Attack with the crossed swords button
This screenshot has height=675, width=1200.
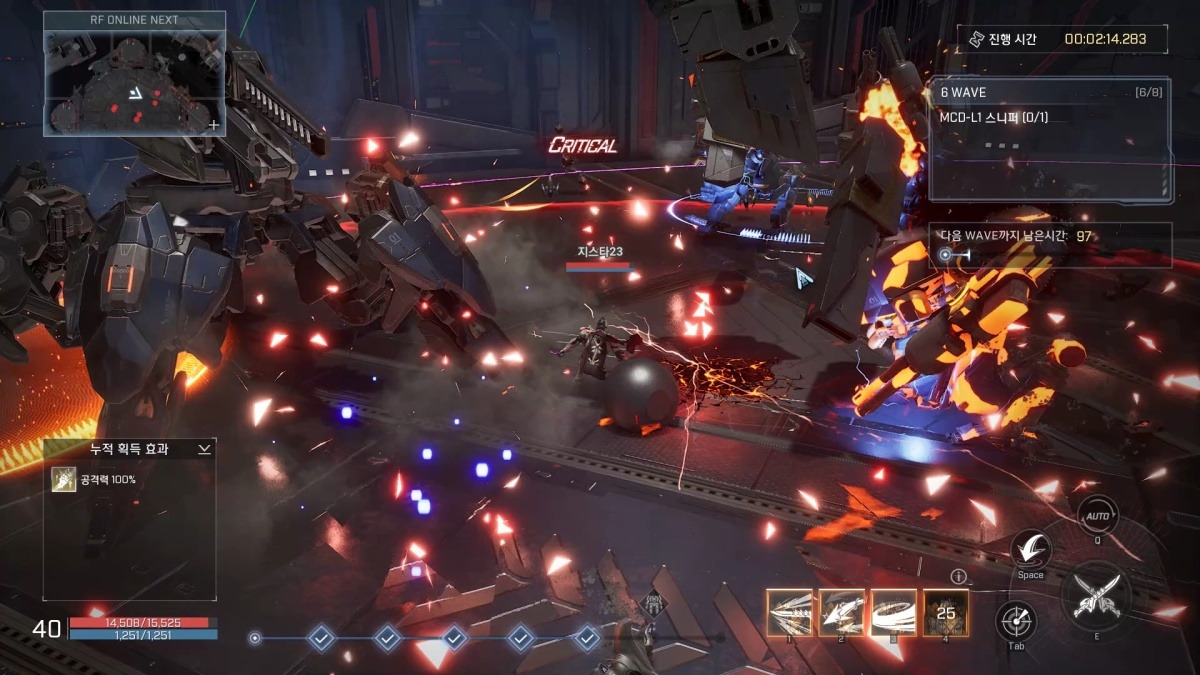coord(1096,597)
